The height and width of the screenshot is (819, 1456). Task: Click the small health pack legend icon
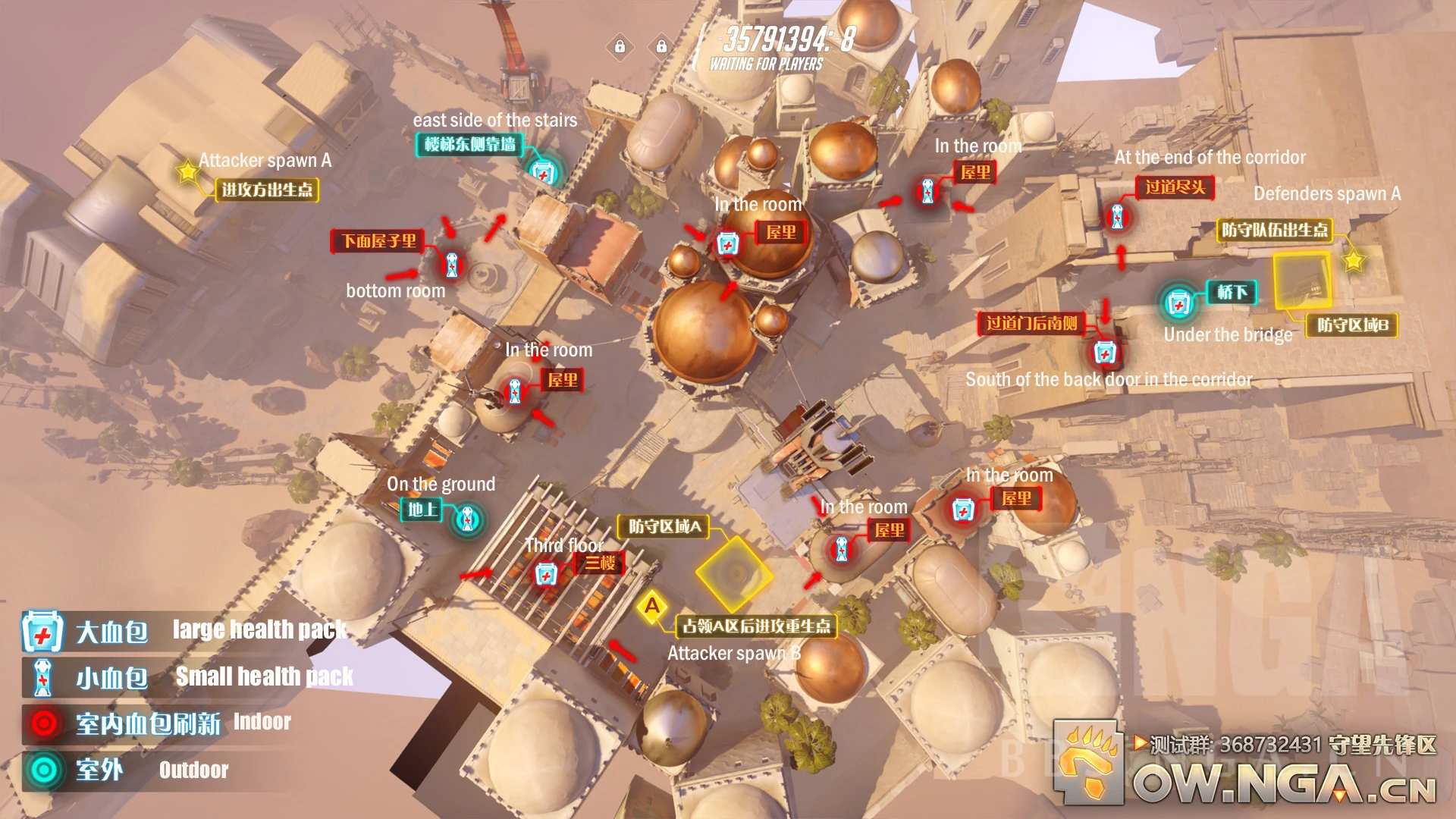tap(42, 677)
